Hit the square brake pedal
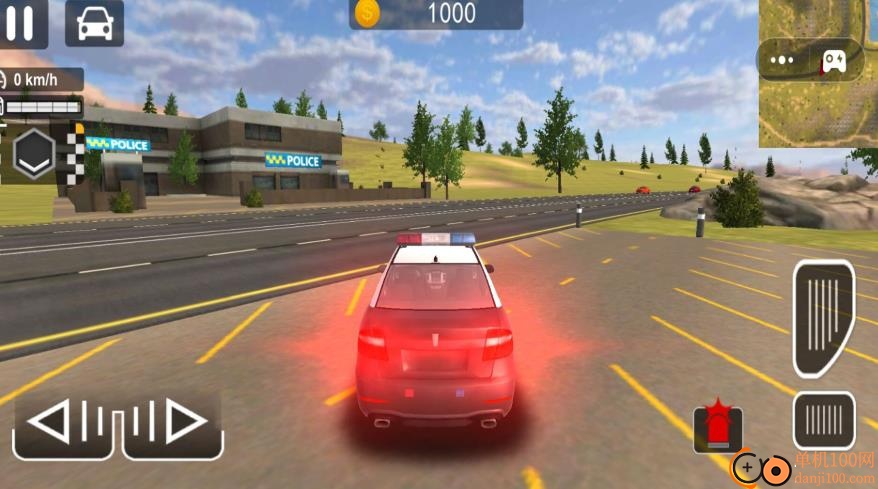The width and height of the screenshot is (878, 489). [824, 421]
